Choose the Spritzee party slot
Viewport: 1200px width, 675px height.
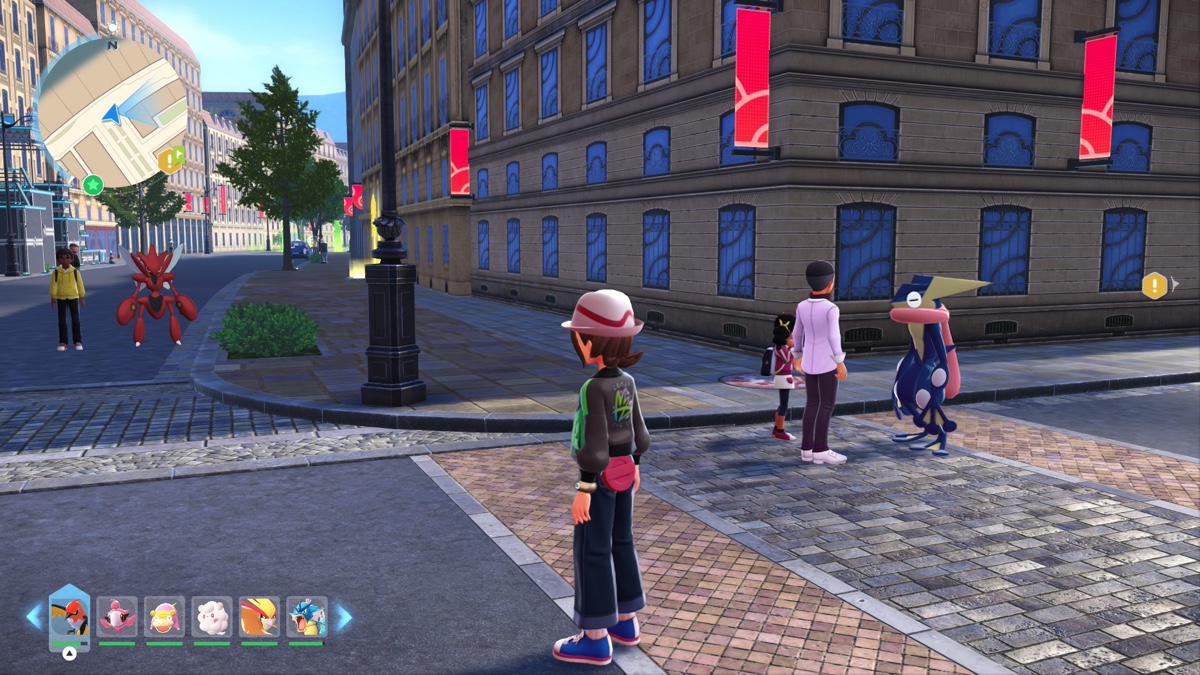(117, 617)
